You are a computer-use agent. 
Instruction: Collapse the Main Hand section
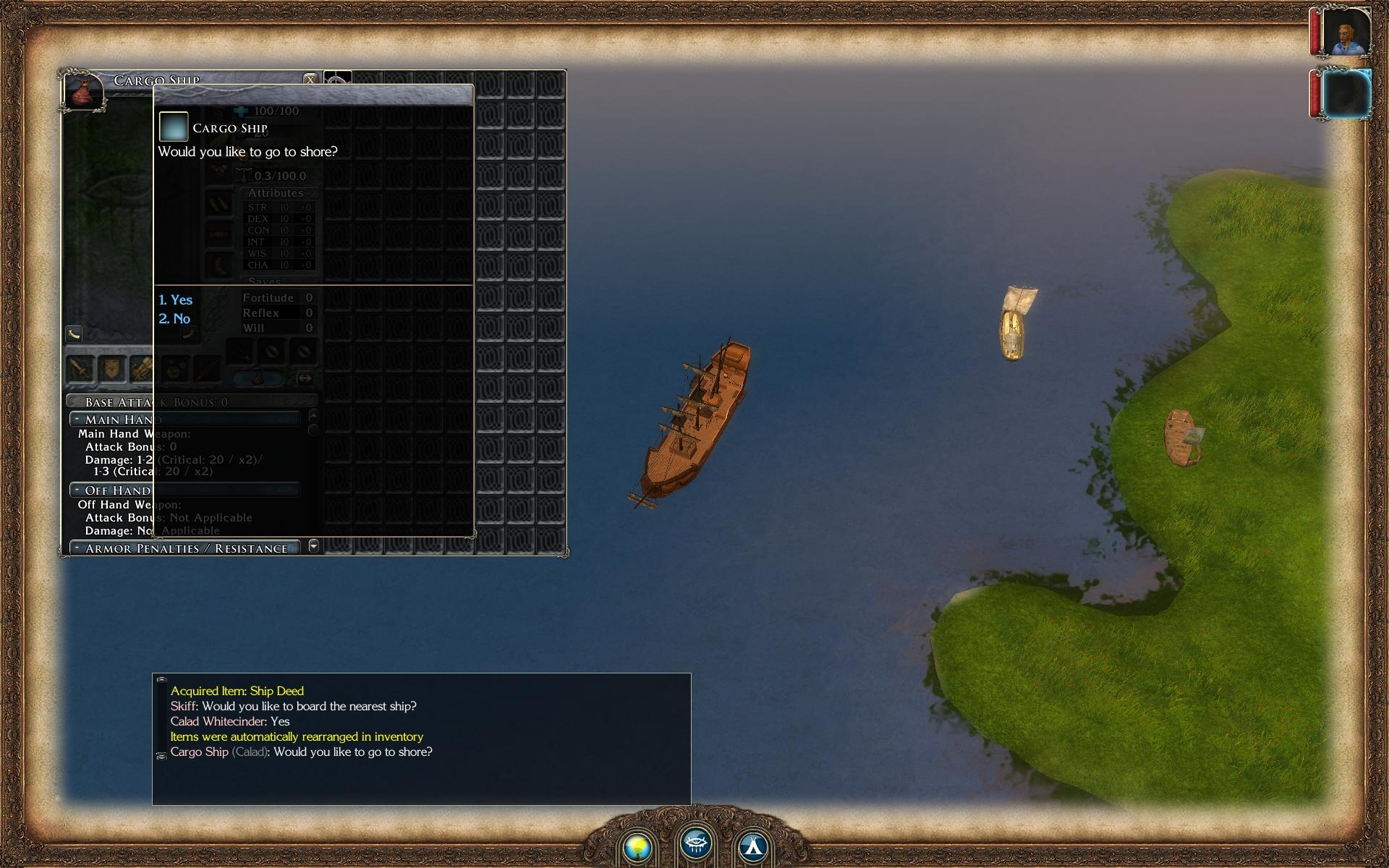(x=76, y=419)
